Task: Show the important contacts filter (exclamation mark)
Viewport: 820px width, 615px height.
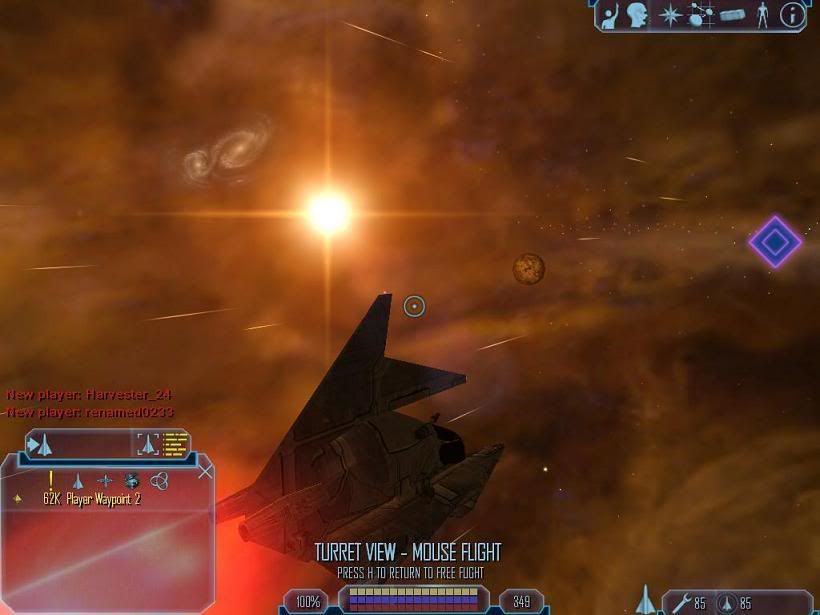Action: pyautogui.click(x=51, y=480)
